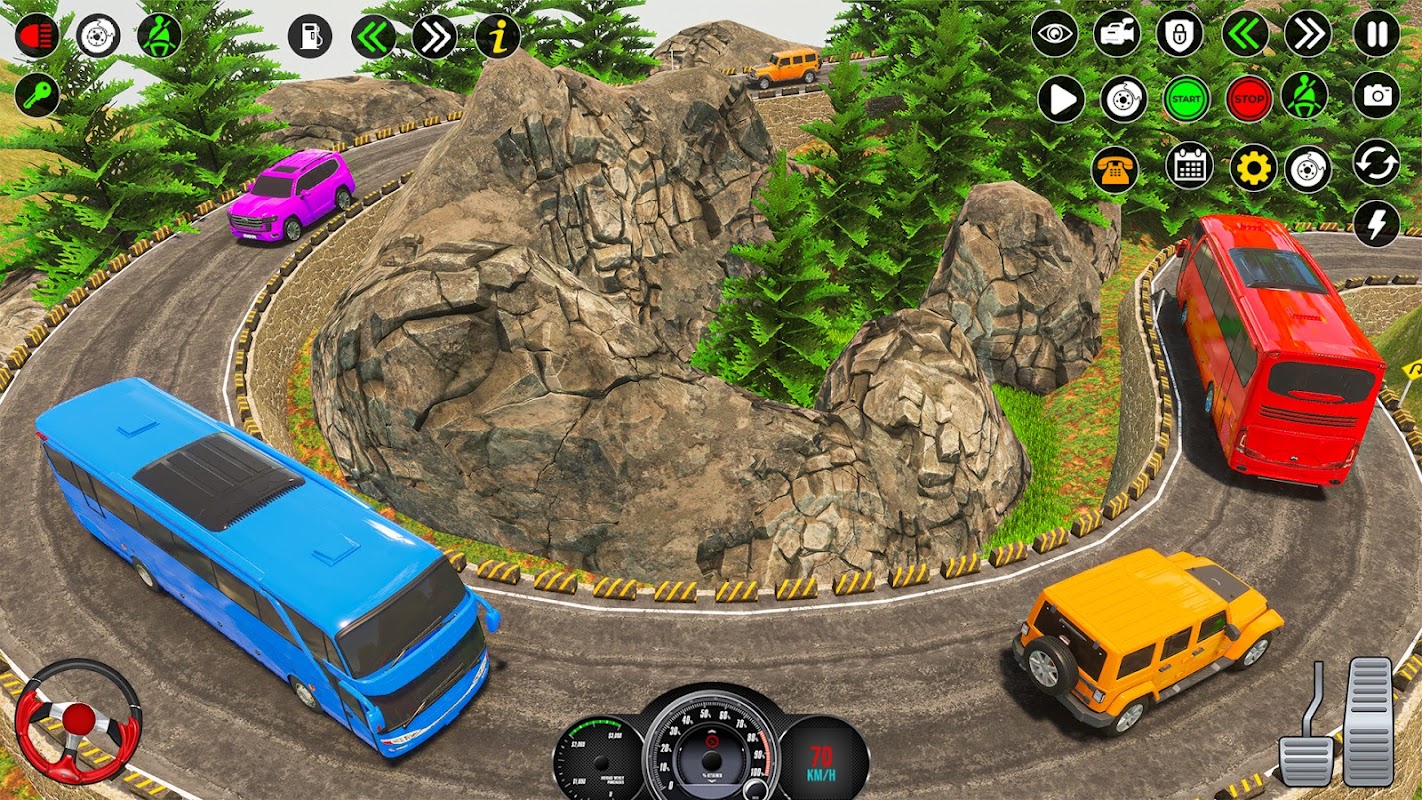Viewport: 1422px width, 800px height.
Task: Open the orange telephone icon
Action: click(1115, 168)
